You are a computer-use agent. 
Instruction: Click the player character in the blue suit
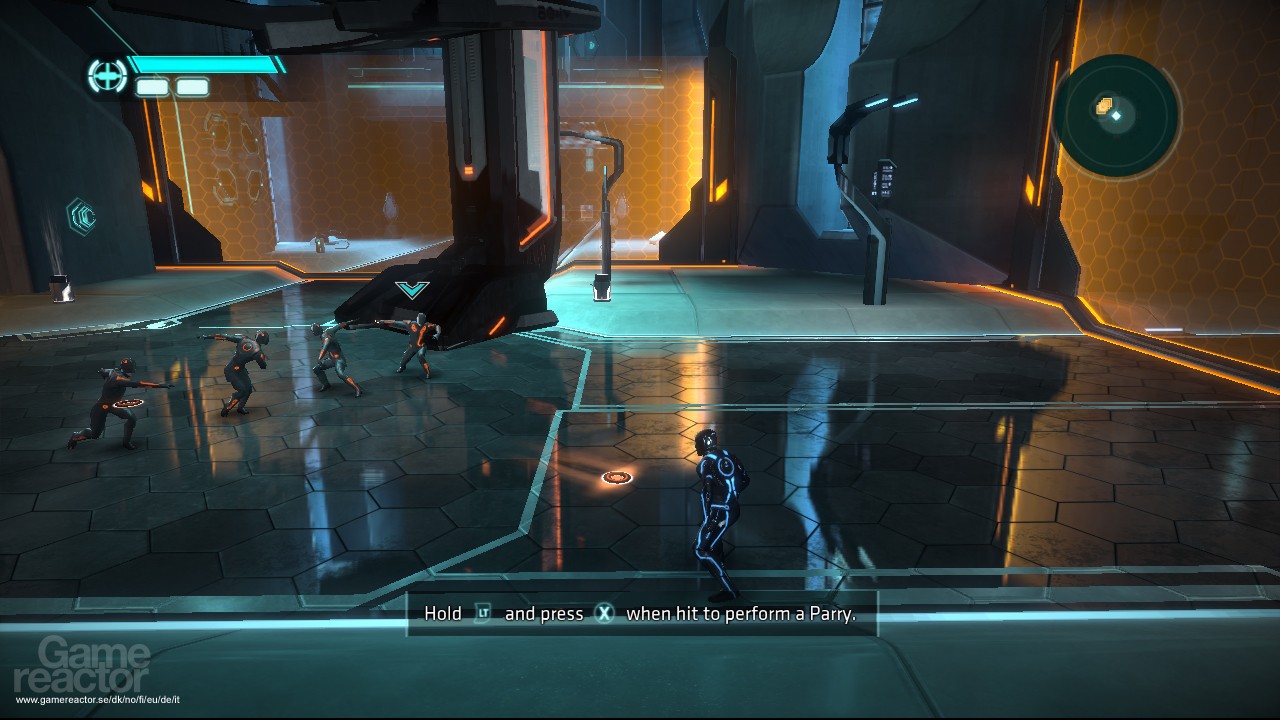point(717,510)
